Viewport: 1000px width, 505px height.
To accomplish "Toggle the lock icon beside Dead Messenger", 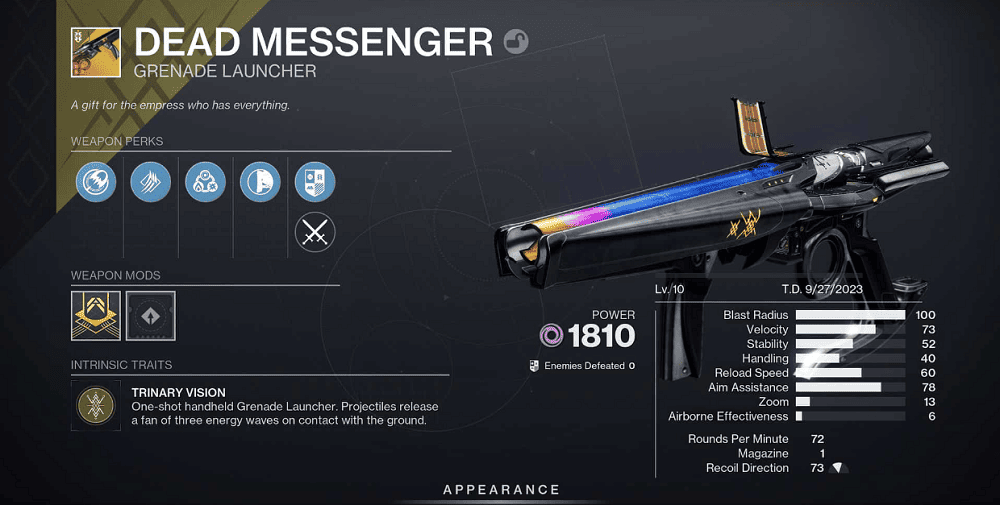I will tap(517, 41).
